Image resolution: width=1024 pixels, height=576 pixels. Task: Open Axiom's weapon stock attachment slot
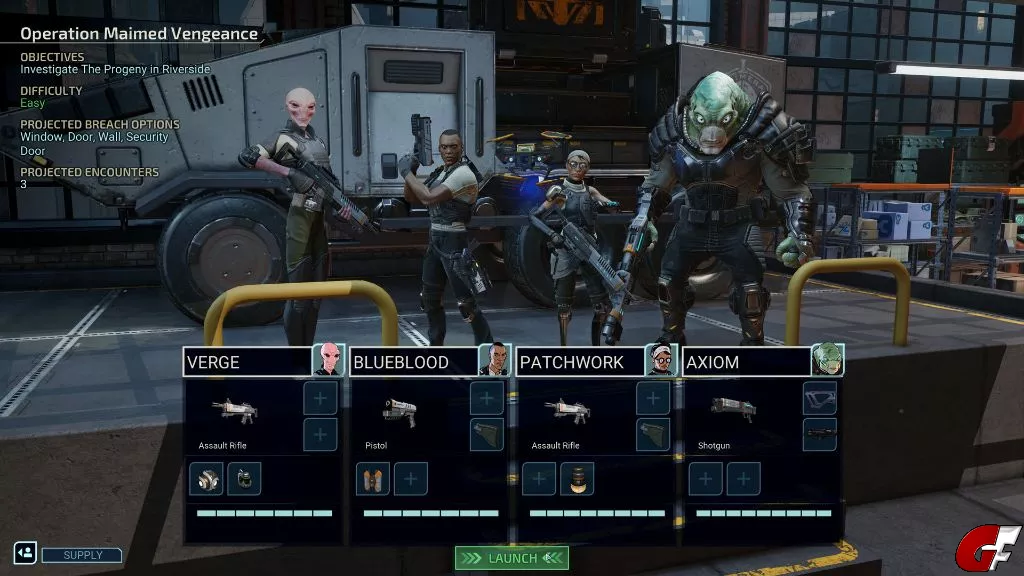coord(819,398)
